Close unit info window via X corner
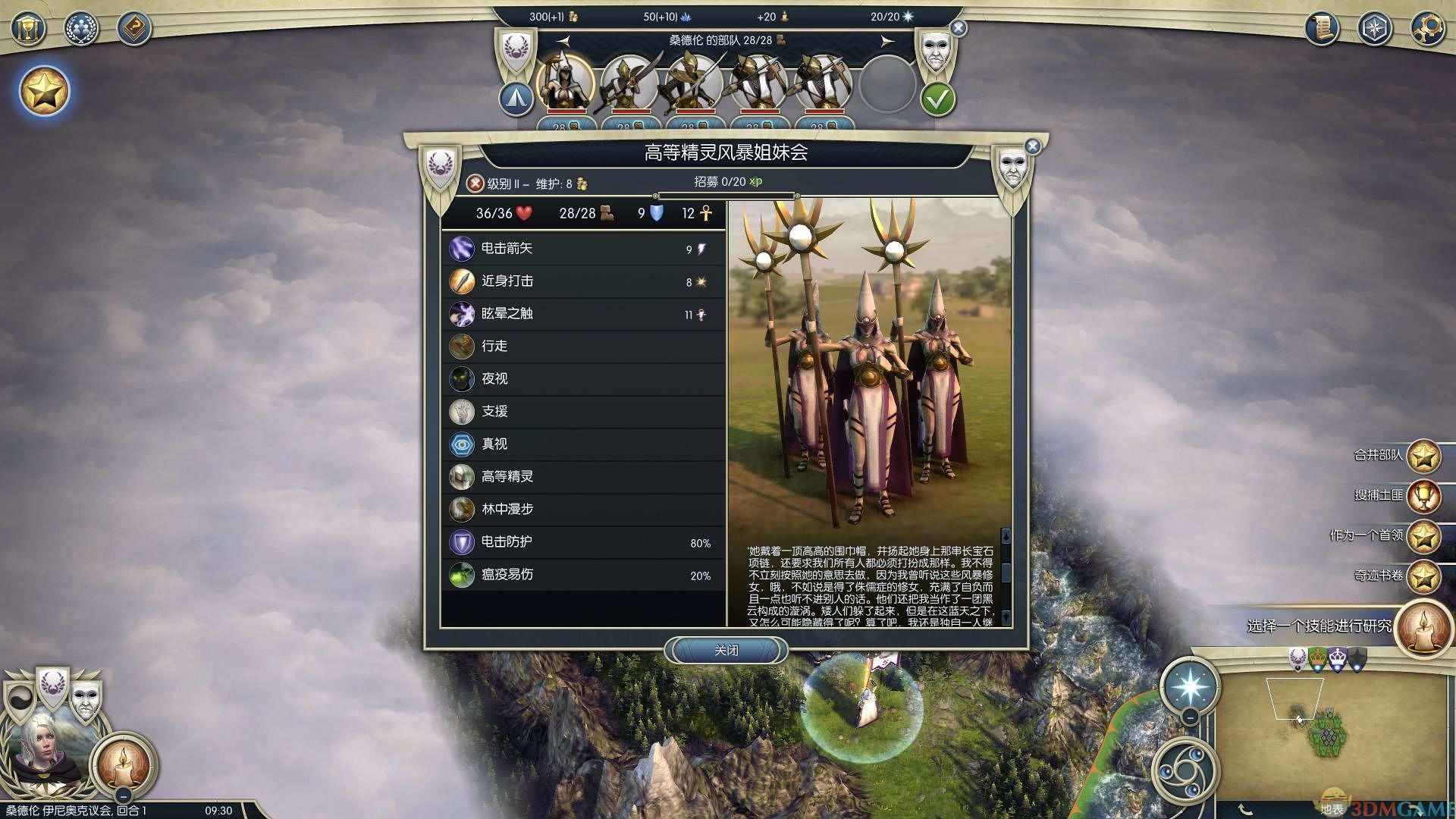 coord(1032,146)
